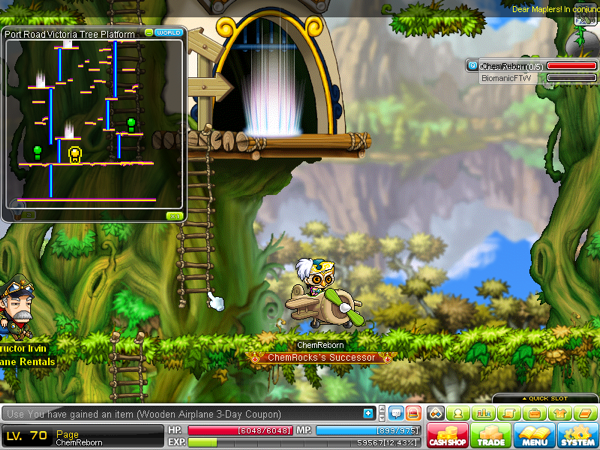The image size is (600, 450).
Task: Open the inventory bag shortcut icon
Action: point(535,413)
